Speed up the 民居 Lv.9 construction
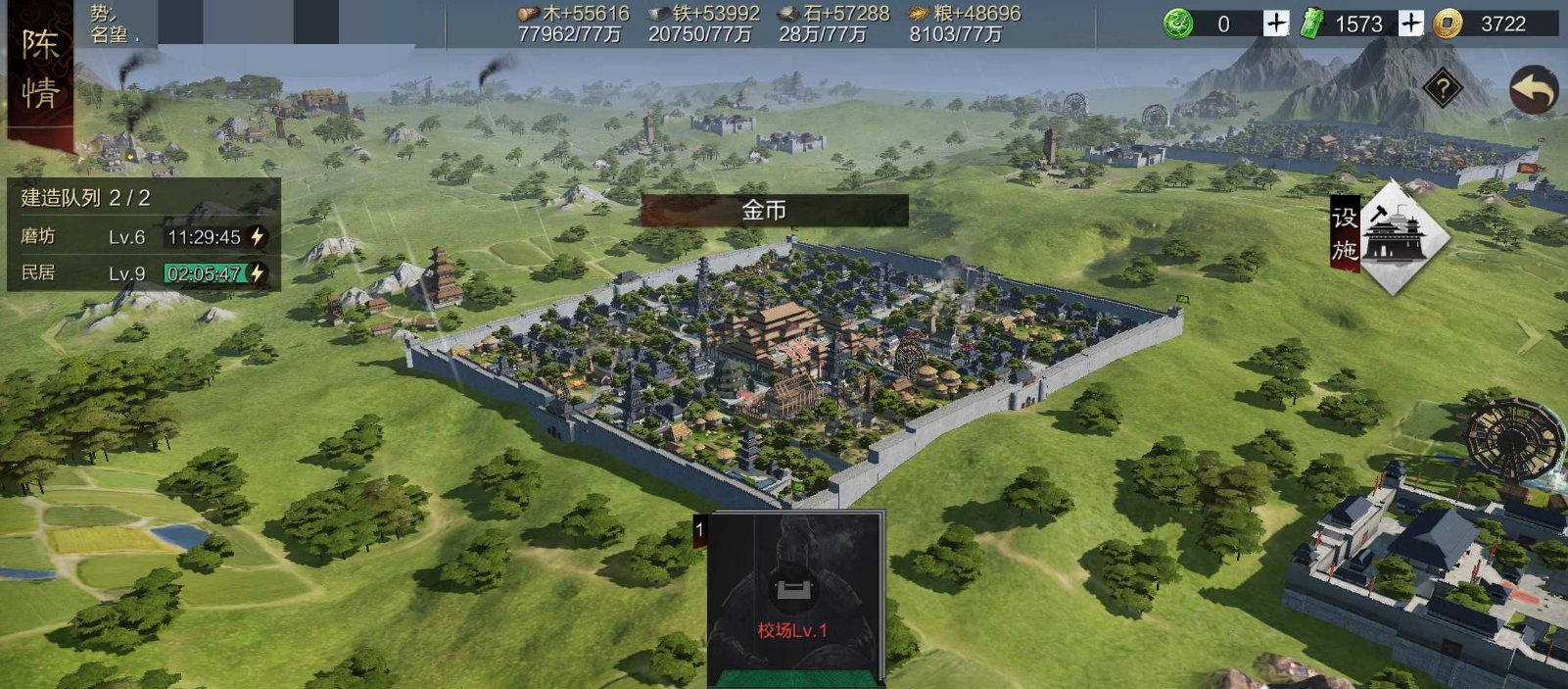The width and height of the screenshot is (1568, 689). pyautogui.click(x=258, y=273)
